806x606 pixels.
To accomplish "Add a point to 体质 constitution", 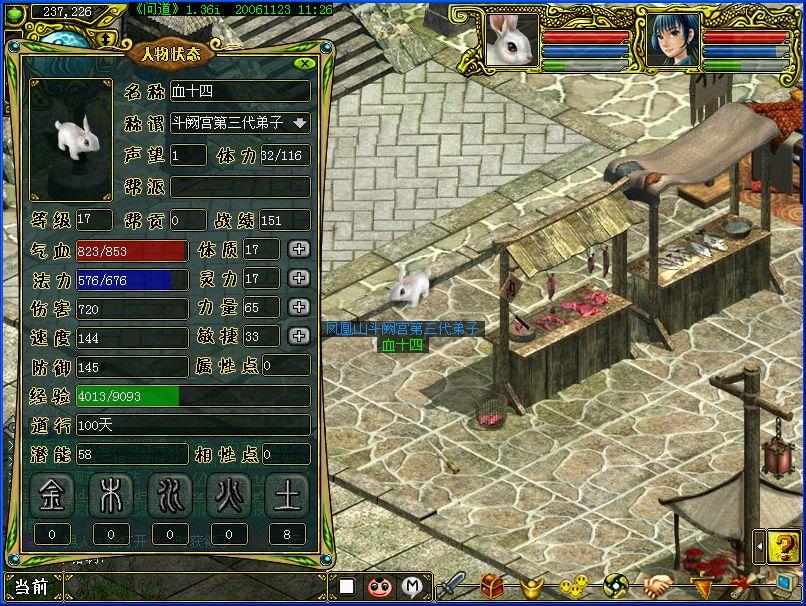I will click(x=299, y=249).
